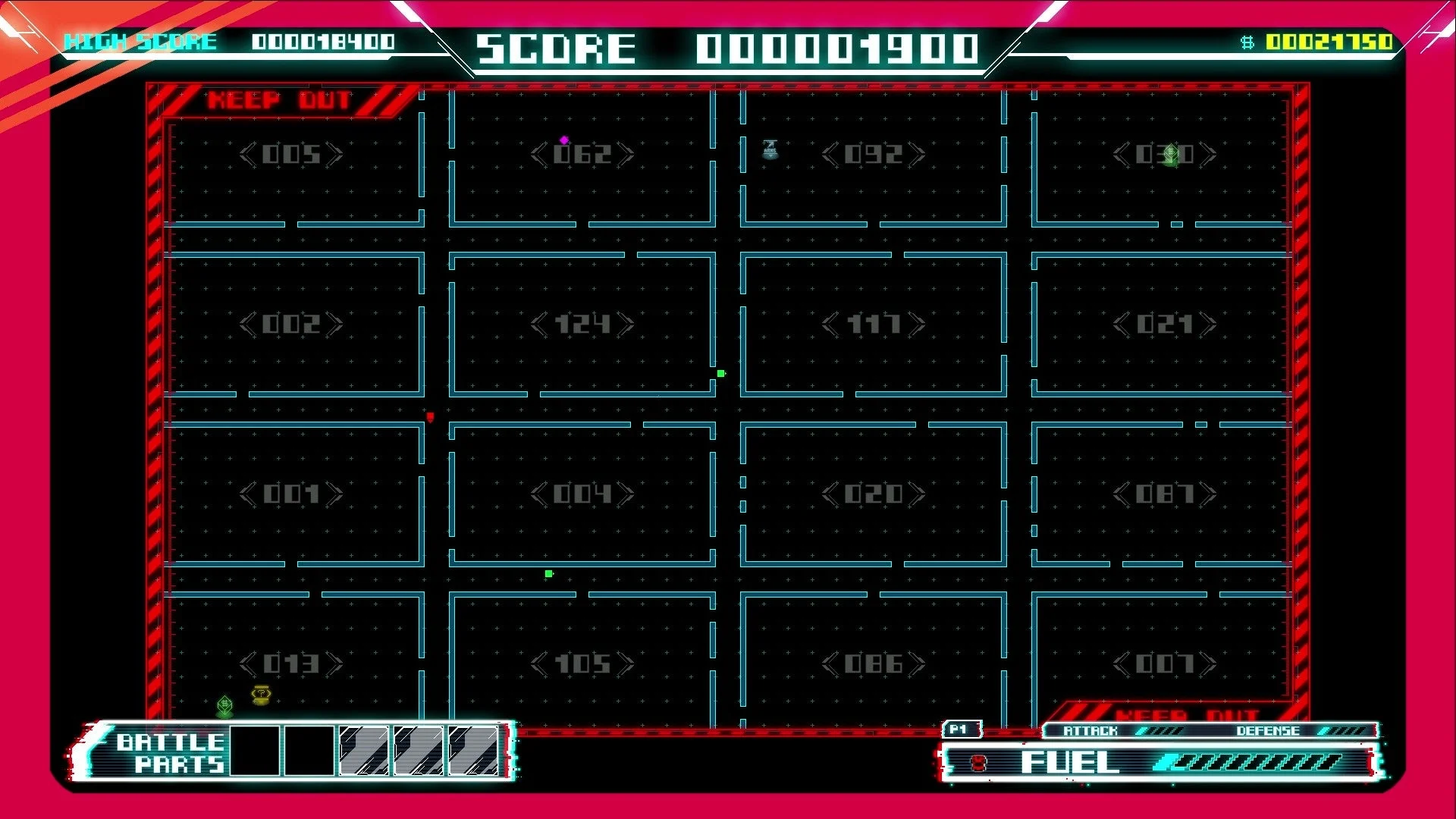The width and height of the screenshot is (1456, 819).
Task: Click the green dot near room 117
Action: pos(720,373)
